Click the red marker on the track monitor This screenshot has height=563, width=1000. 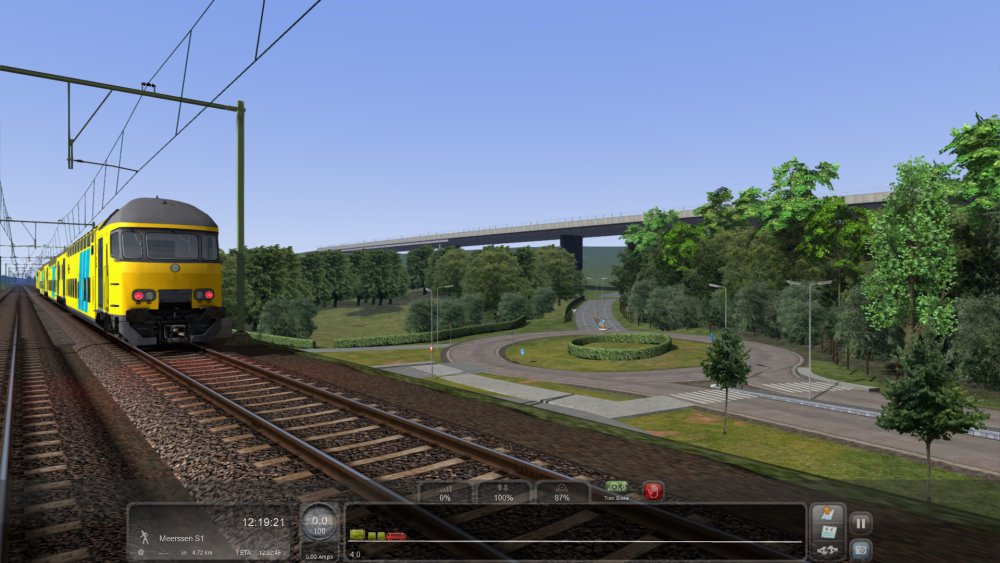point(396,536)
